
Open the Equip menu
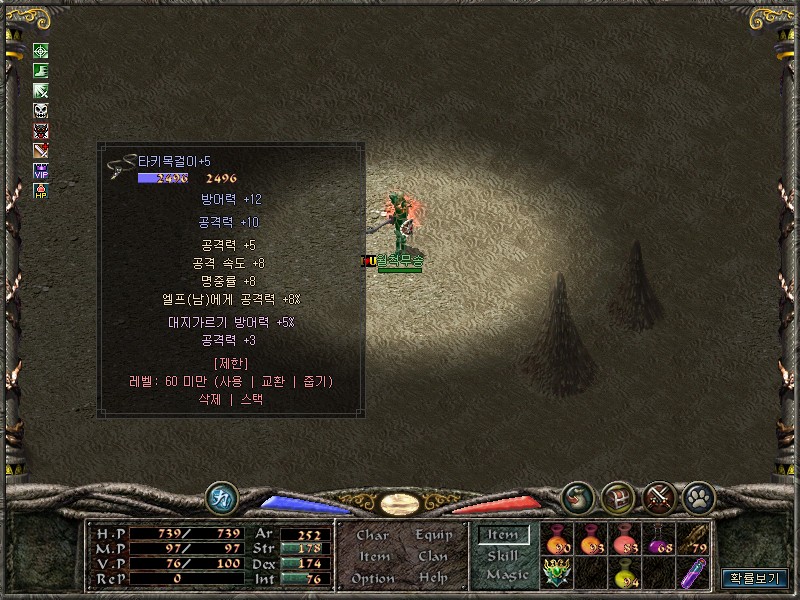pos(433,535)
